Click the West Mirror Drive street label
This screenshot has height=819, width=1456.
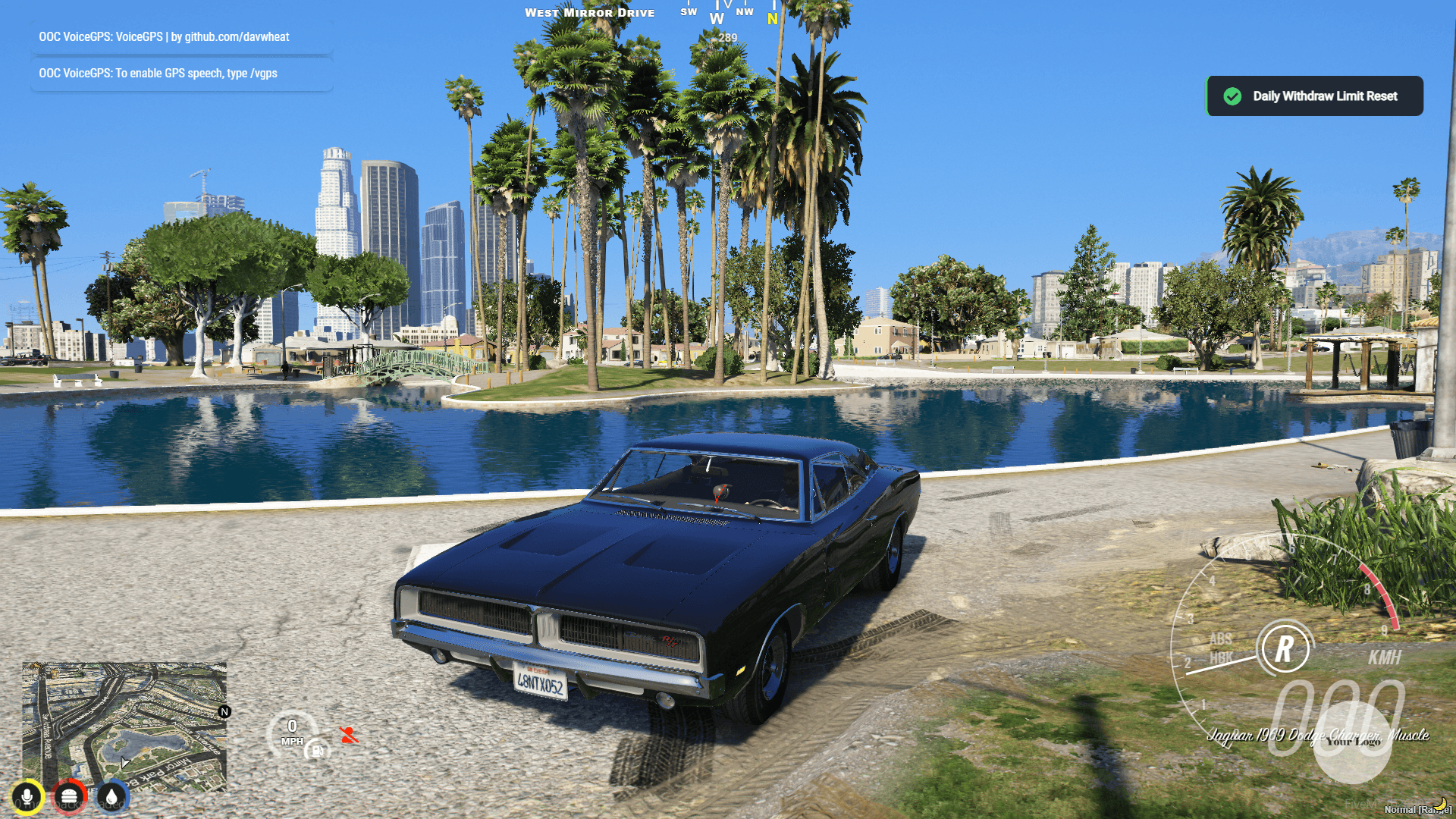click(589, 12)
